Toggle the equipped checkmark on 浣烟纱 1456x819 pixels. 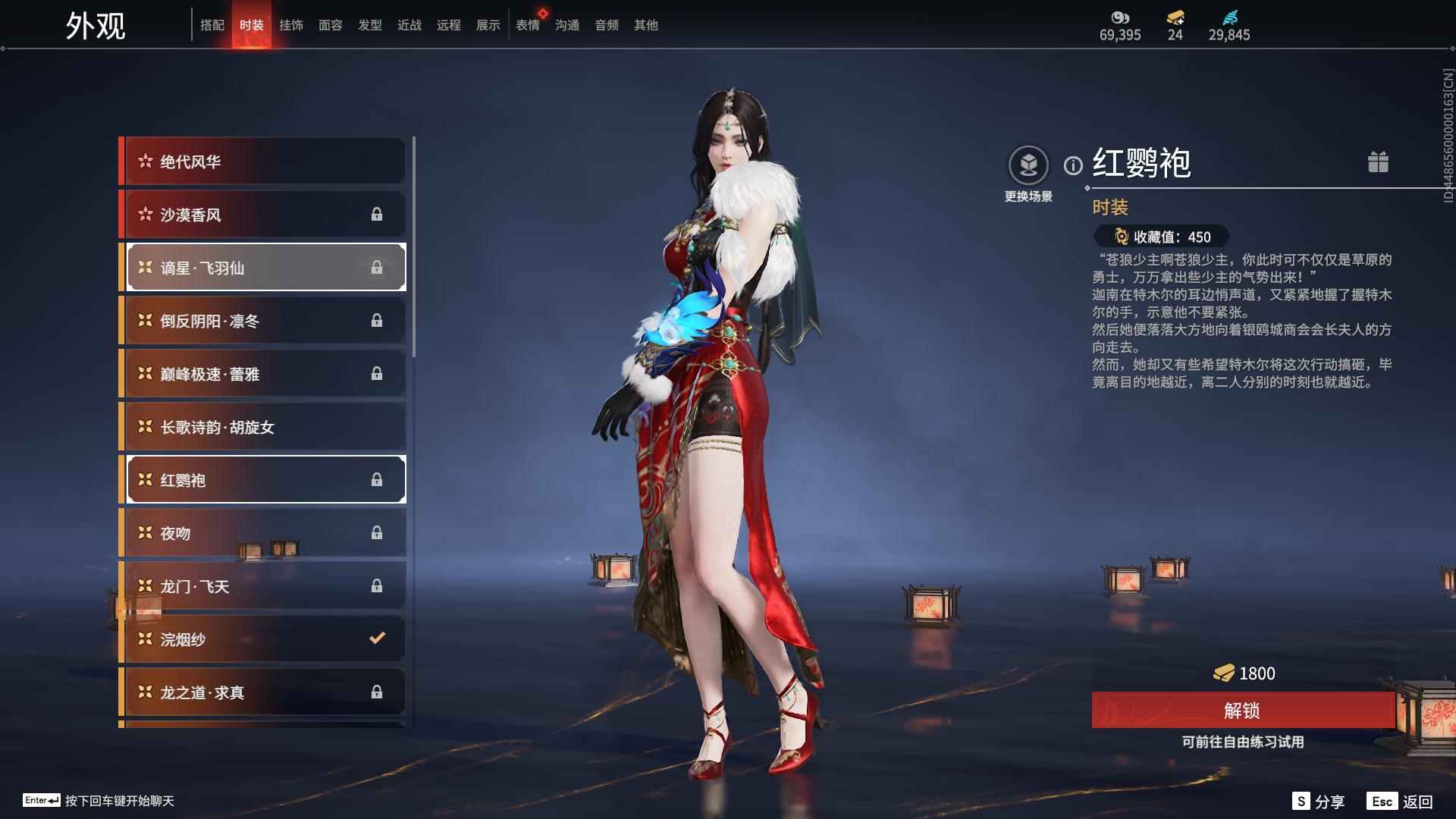377,639
